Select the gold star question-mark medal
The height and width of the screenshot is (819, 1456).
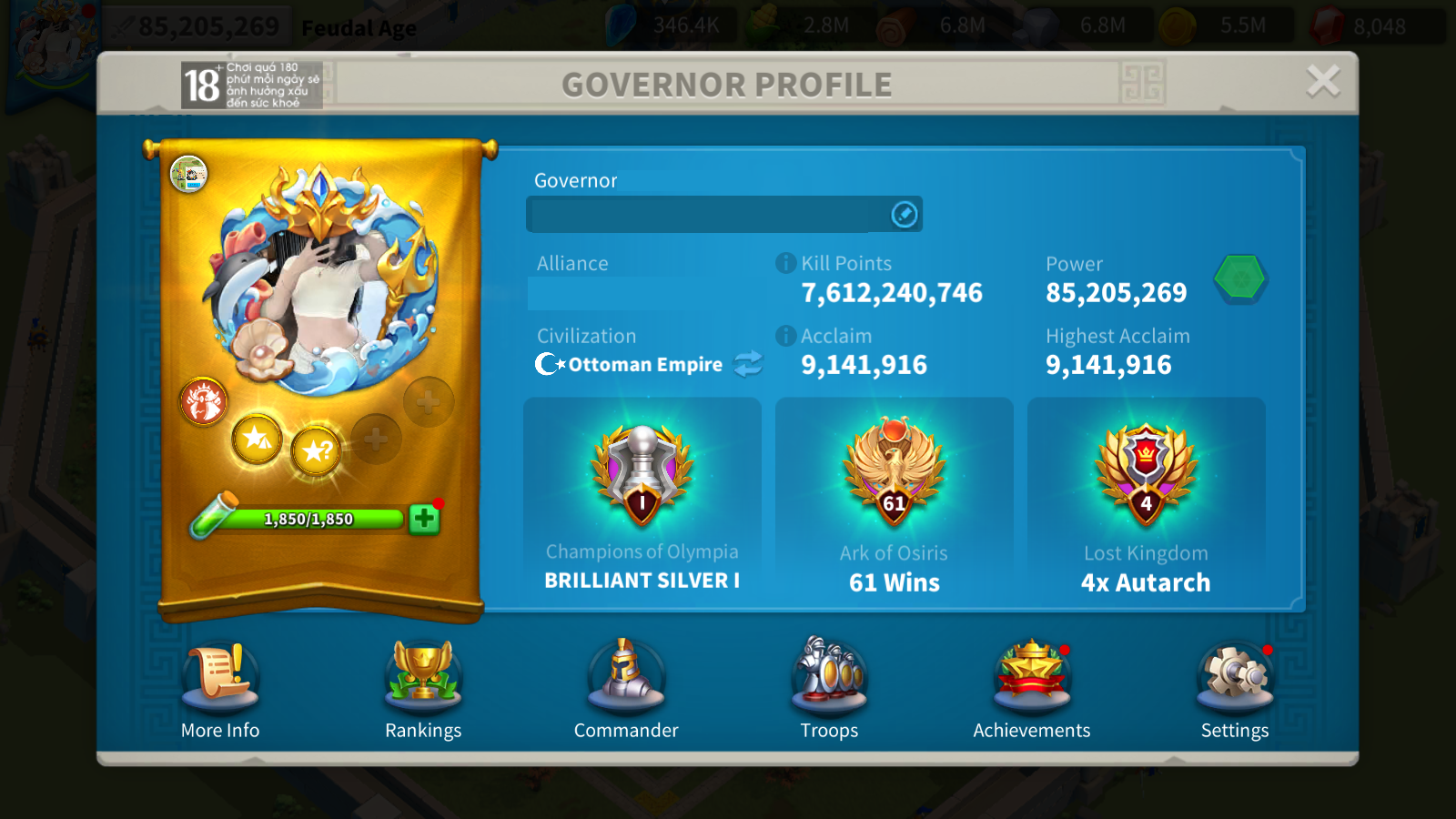[317, 450]
